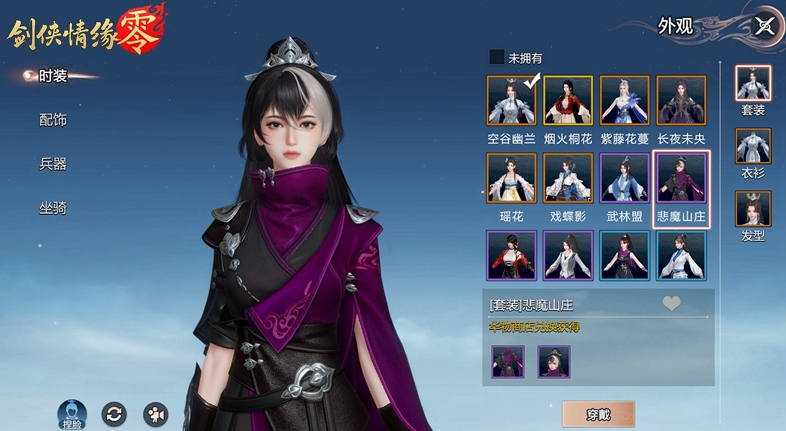
Task: Select the 烟火桐花 red outfit
Action: tap(568, 101)
